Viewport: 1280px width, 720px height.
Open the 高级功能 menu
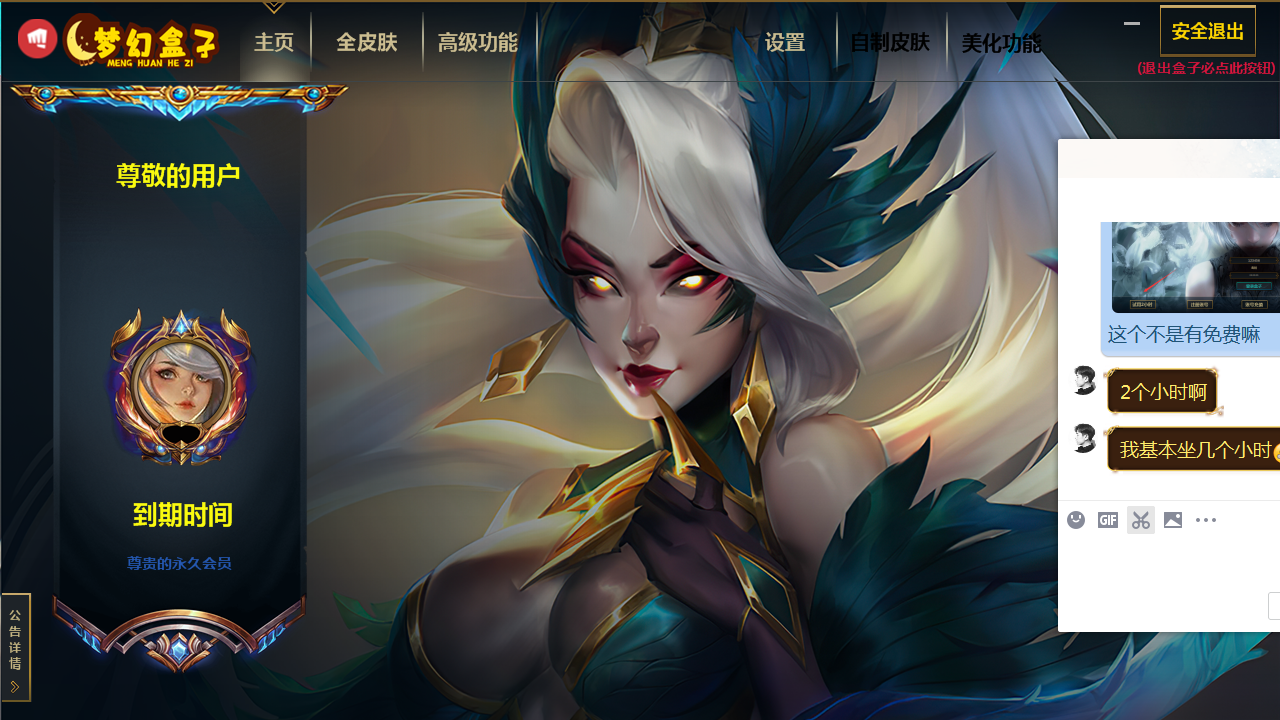point(478,42)
